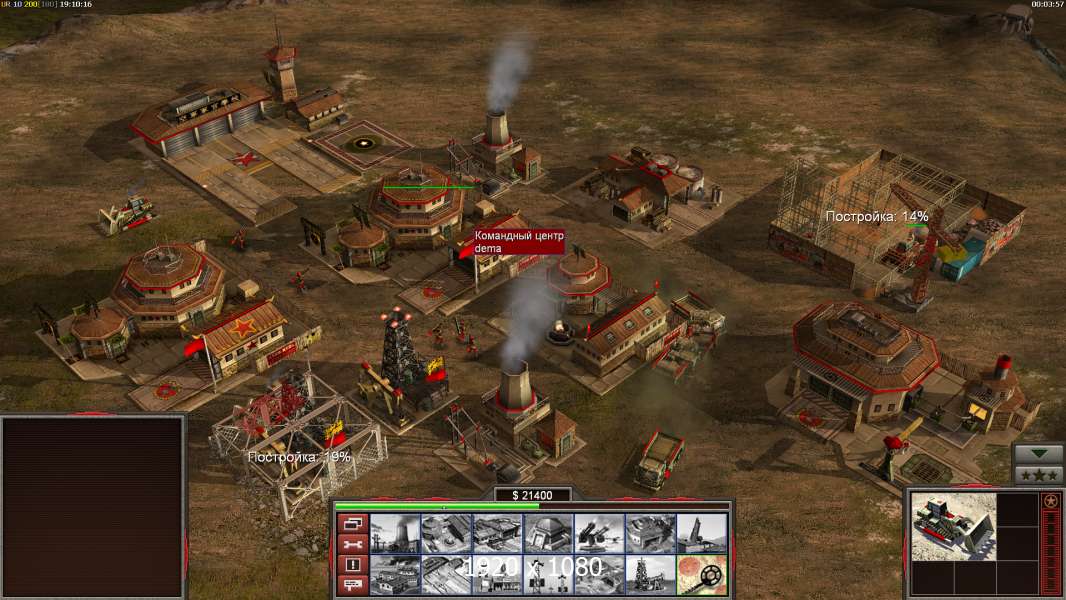The height and width of the screenshot is (600, 1066).
Task: Select the nuclear reactor cooling tower build icon
Action: click(395, 533)
